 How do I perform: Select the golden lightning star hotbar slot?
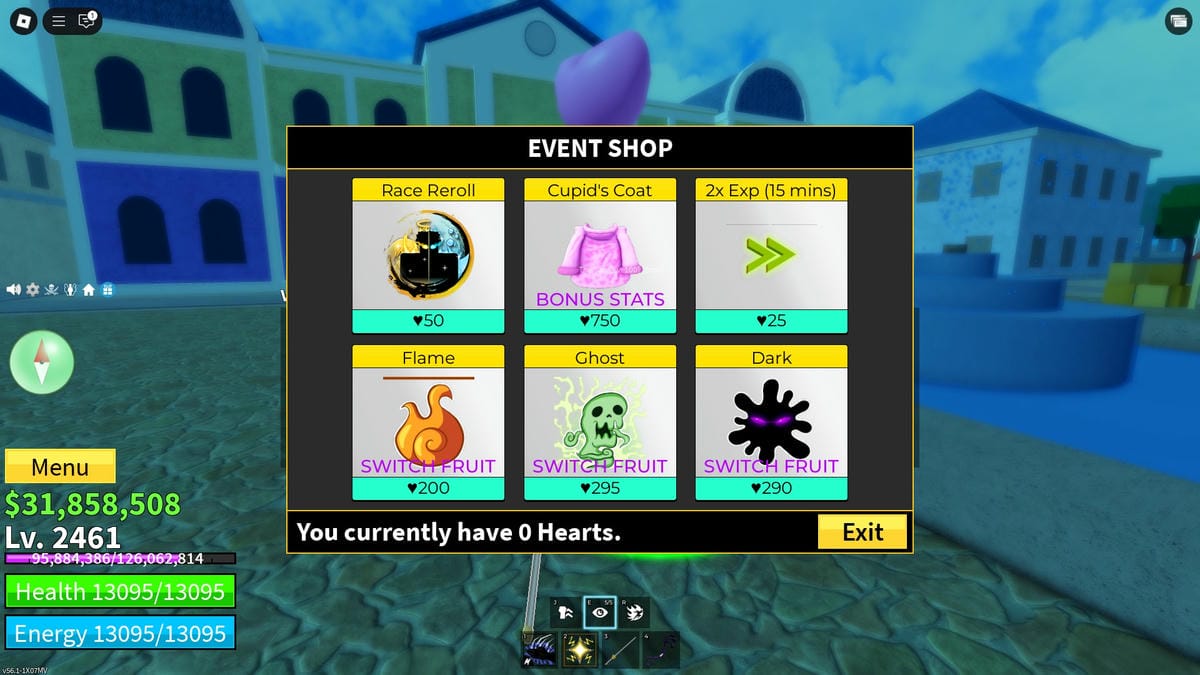coord(579,651)
